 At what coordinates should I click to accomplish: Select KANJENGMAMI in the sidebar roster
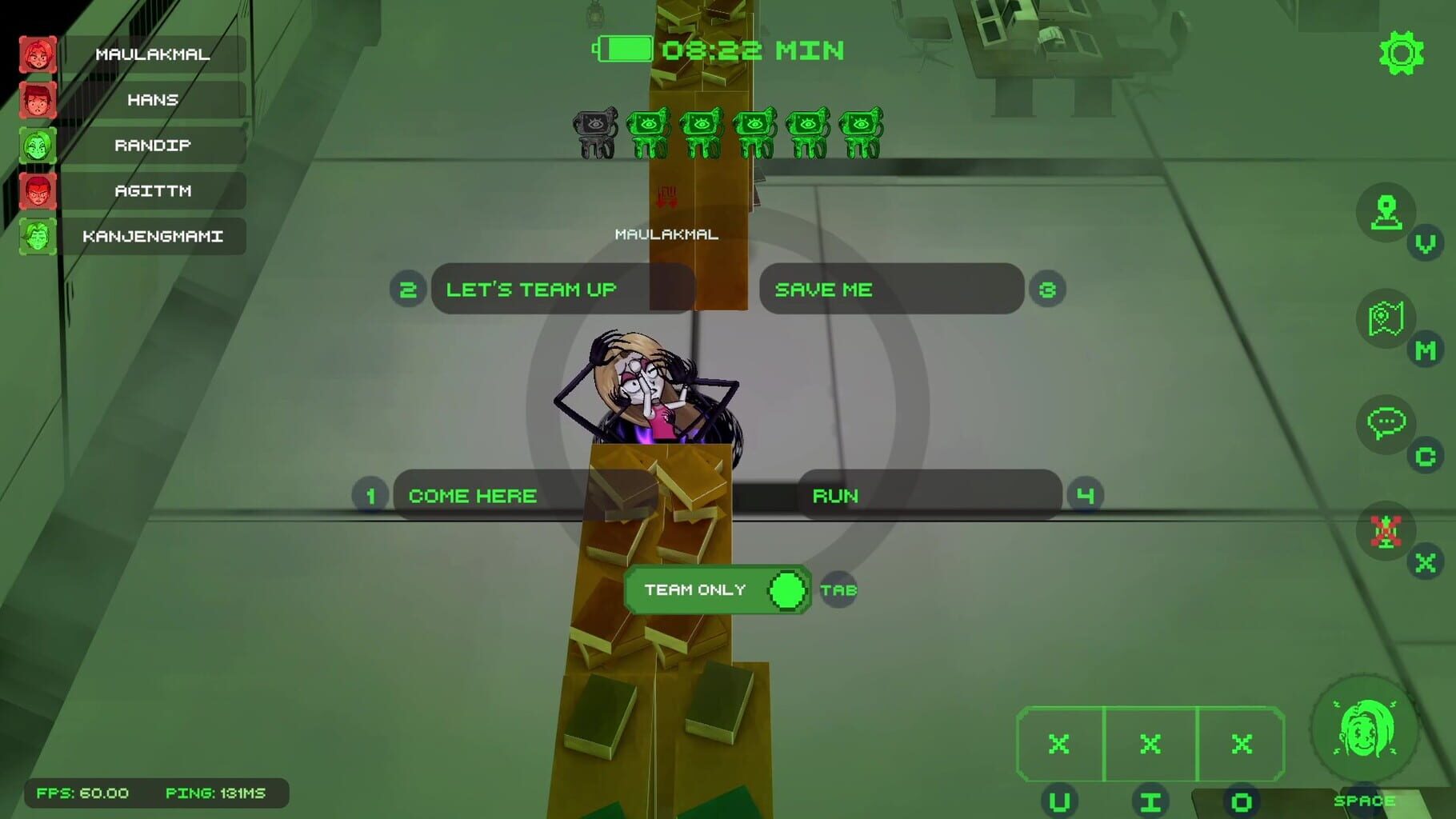154,237
